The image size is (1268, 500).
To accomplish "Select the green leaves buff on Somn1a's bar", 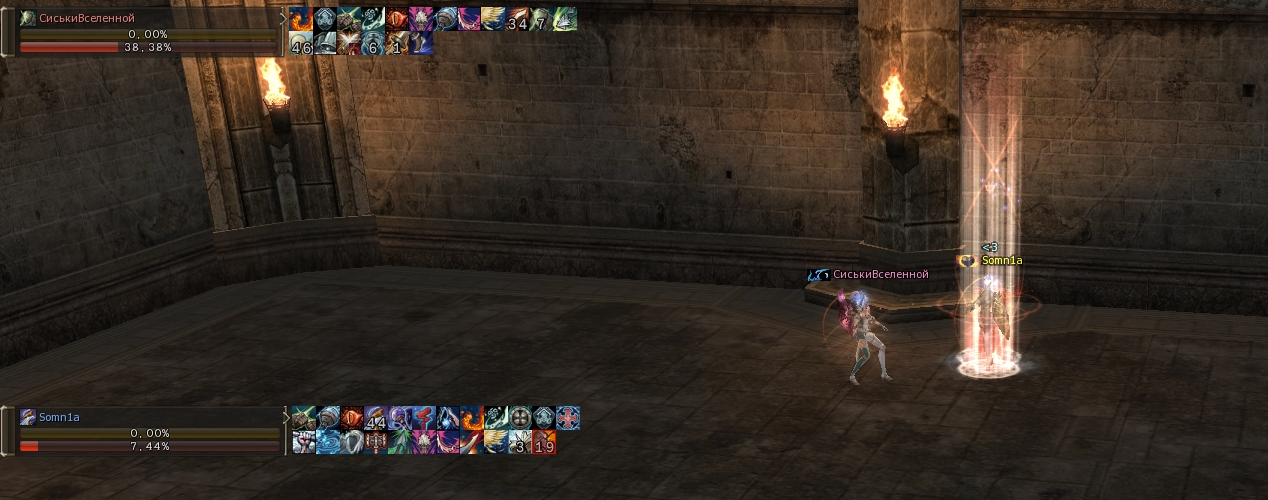I will coord(400,442).
